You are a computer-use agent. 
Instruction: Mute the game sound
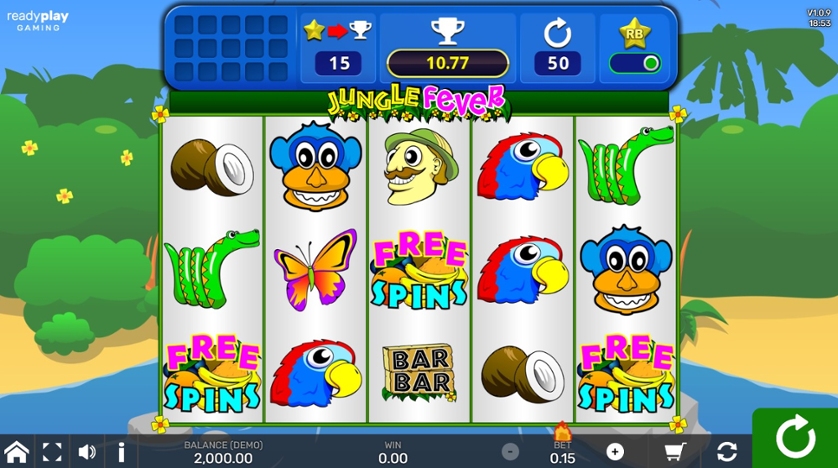click(x=87, y=452)
